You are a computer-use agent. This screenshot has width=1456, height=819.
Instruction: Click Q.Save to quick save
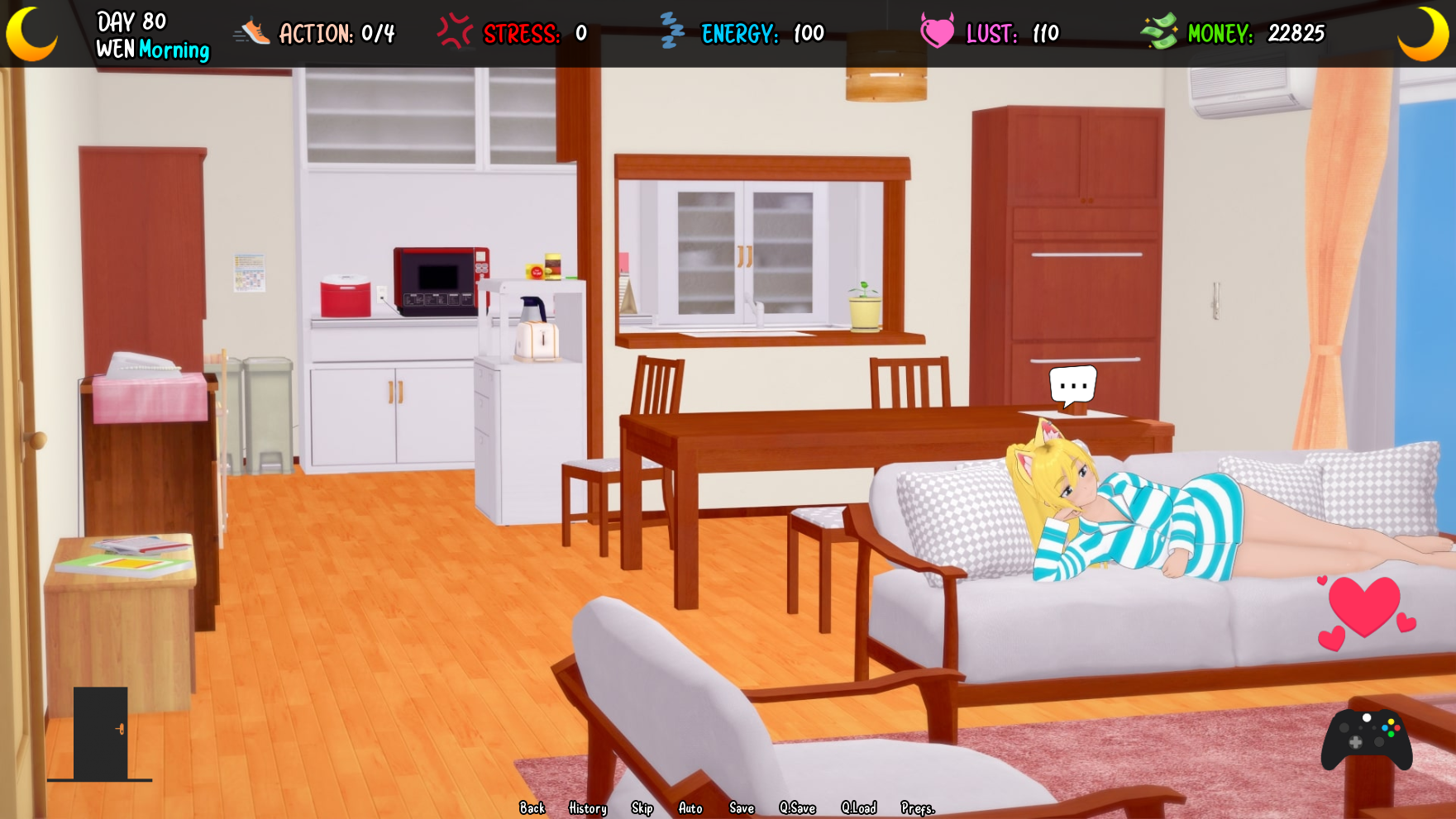[798, 808]
